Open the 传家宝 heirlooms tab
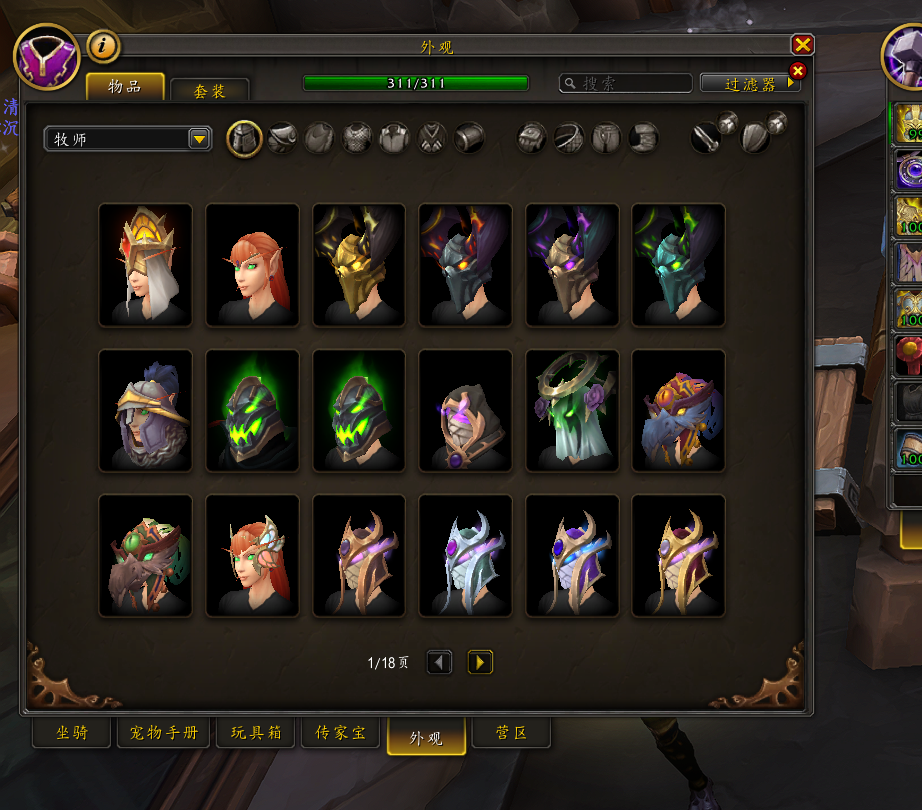 coord(340,733)
